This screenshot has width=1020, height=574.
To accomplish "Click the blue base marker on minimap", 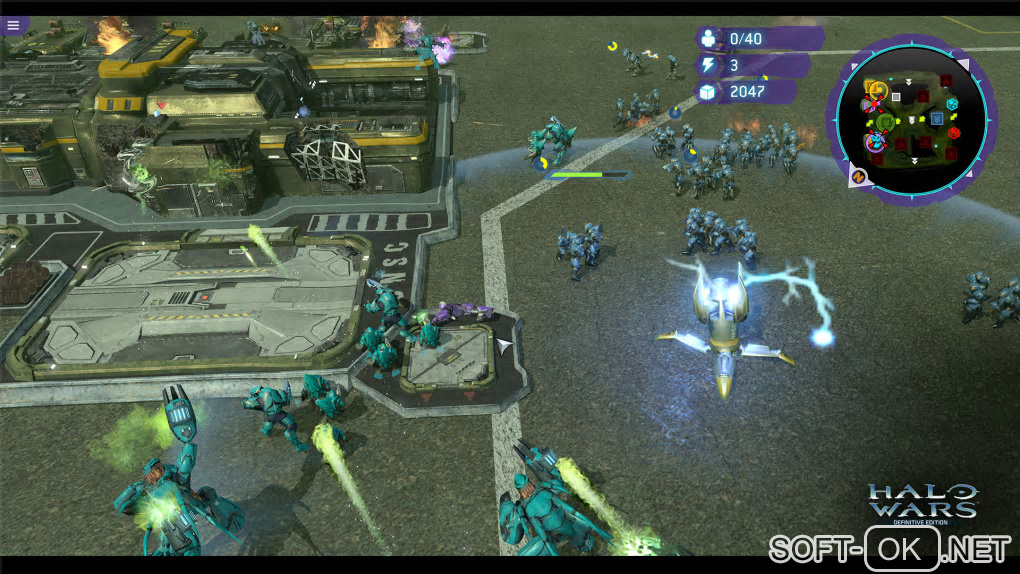I will (936, 119).
